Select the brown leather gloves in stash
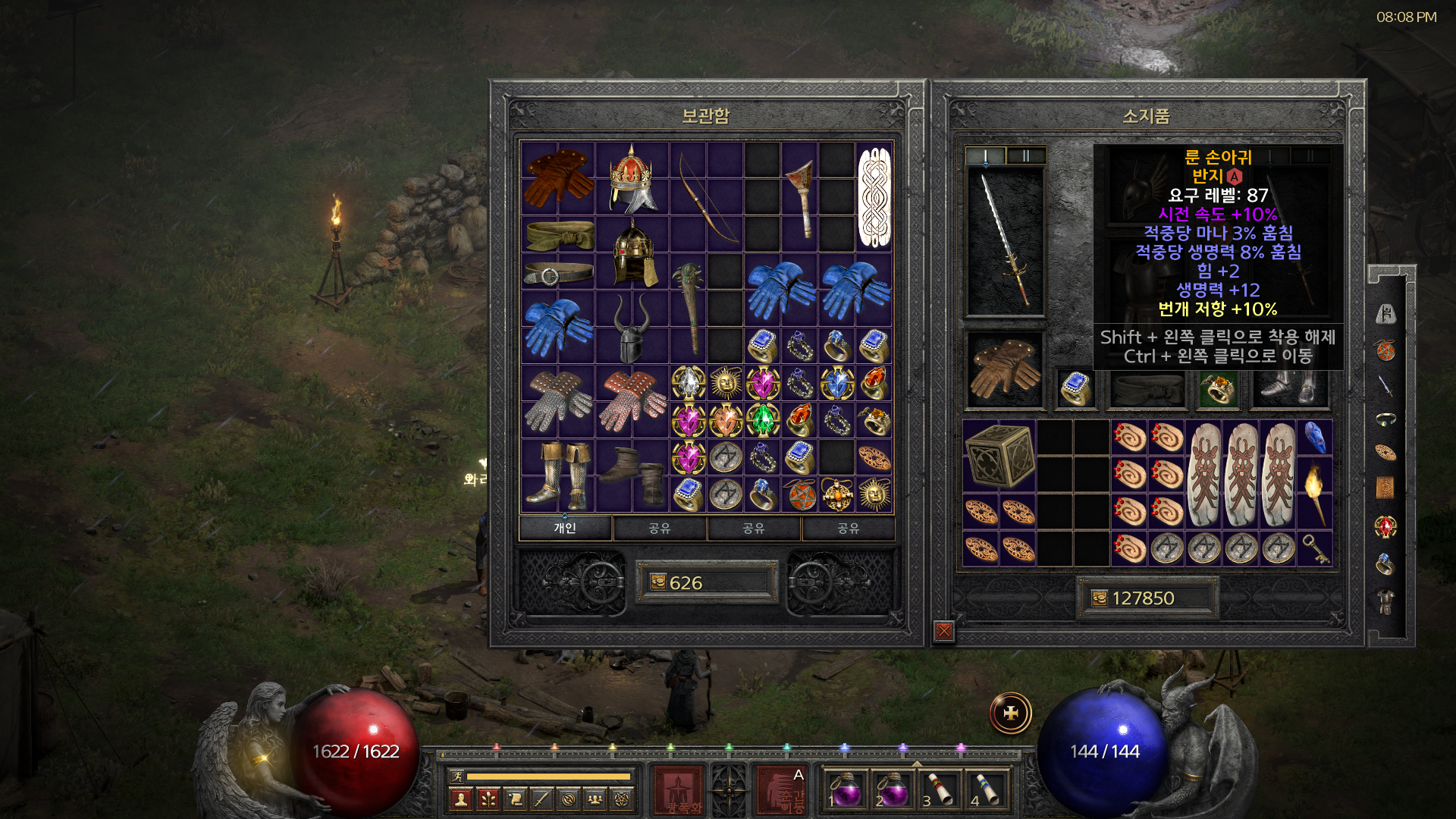Screen dimensions: 1456x819 557,178
